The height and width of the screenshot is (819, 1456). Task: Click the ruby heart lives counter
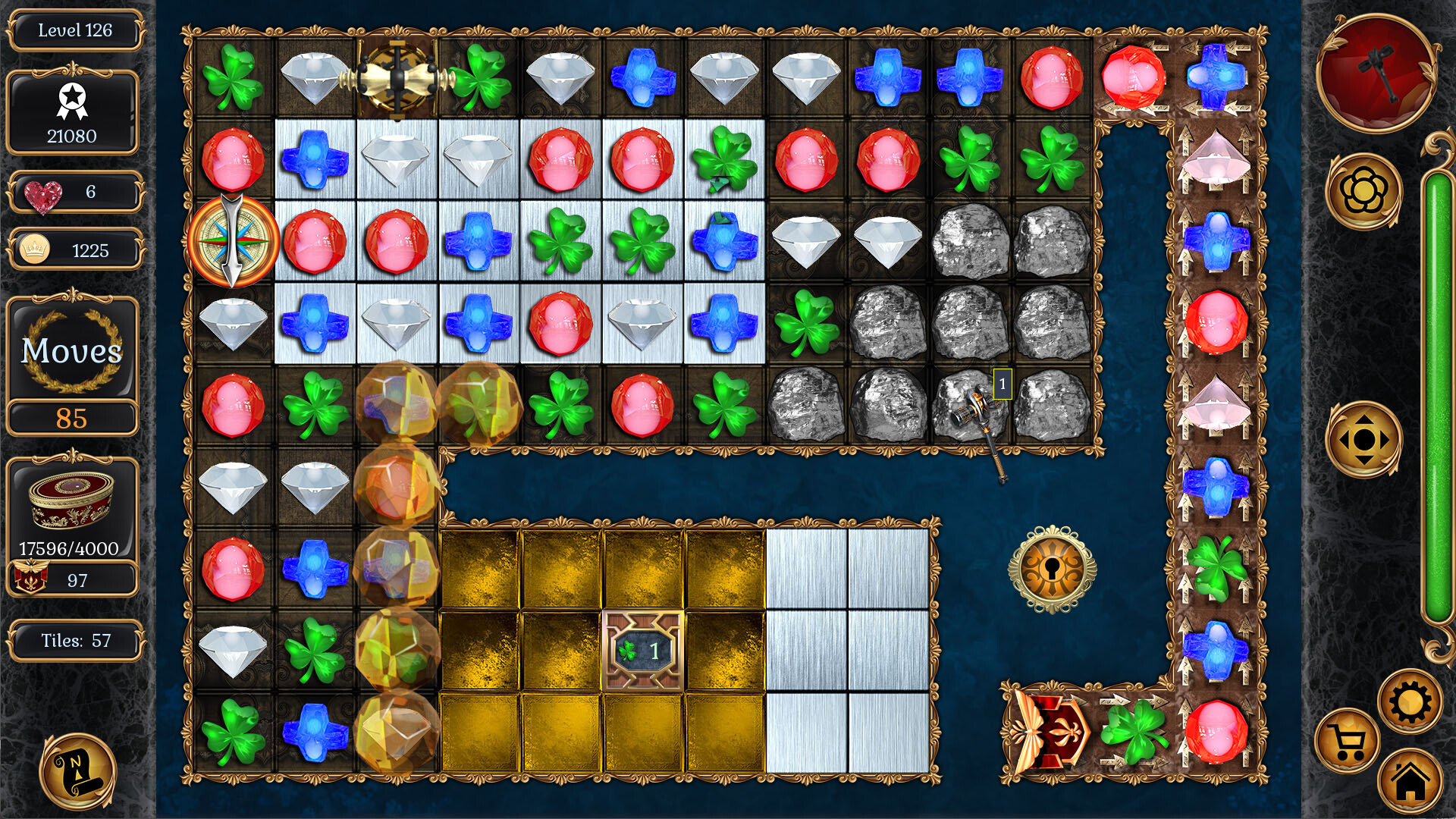74,192
